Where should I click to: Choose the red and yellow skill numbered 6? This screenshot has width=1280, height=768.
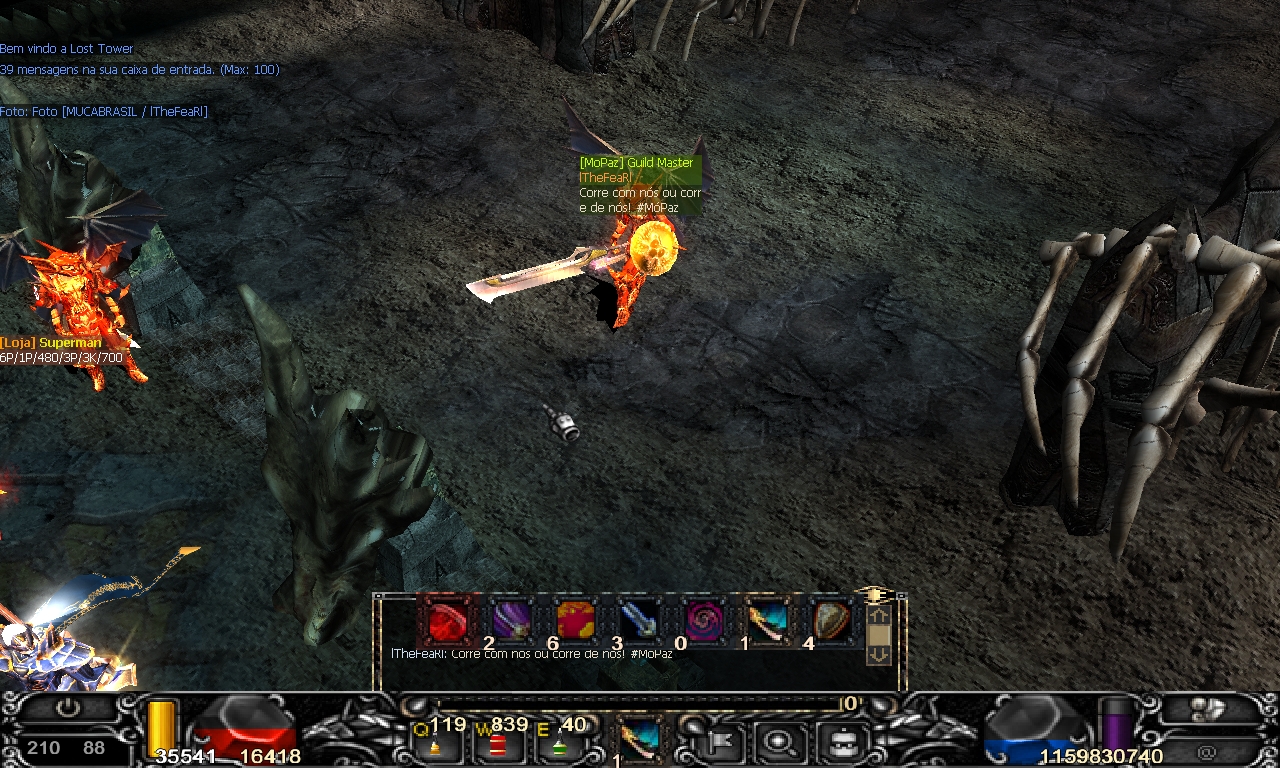coord(575,621)
